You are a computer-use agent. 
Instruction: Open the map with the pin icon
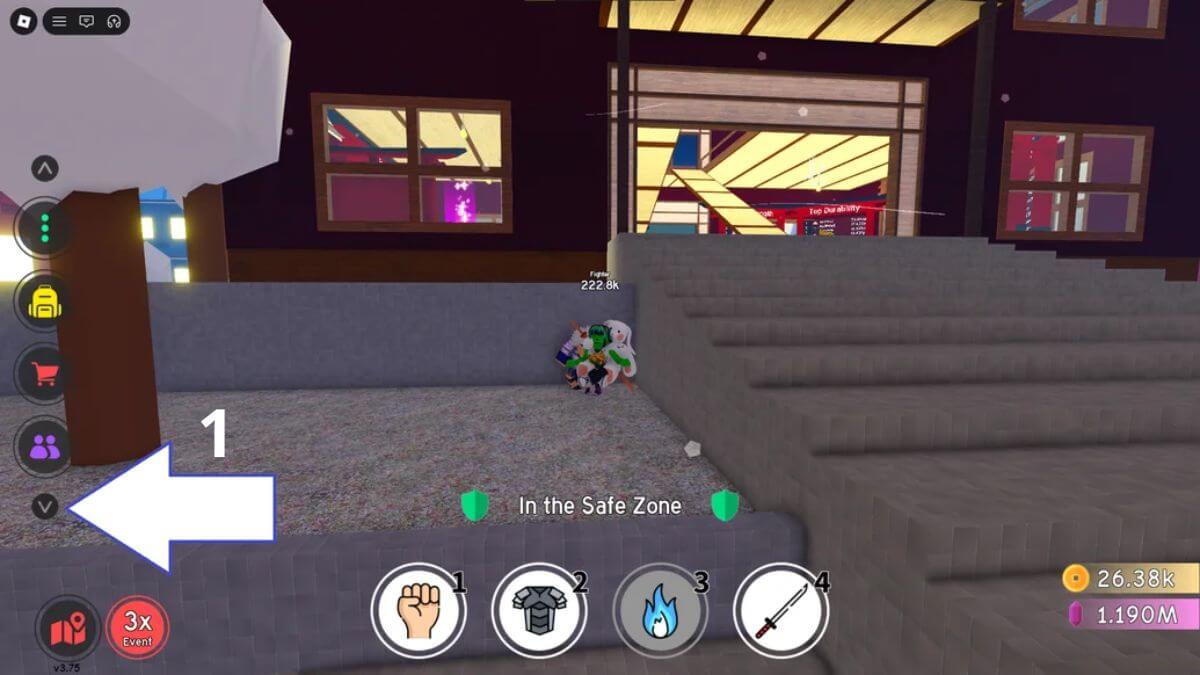click(68, 628)
